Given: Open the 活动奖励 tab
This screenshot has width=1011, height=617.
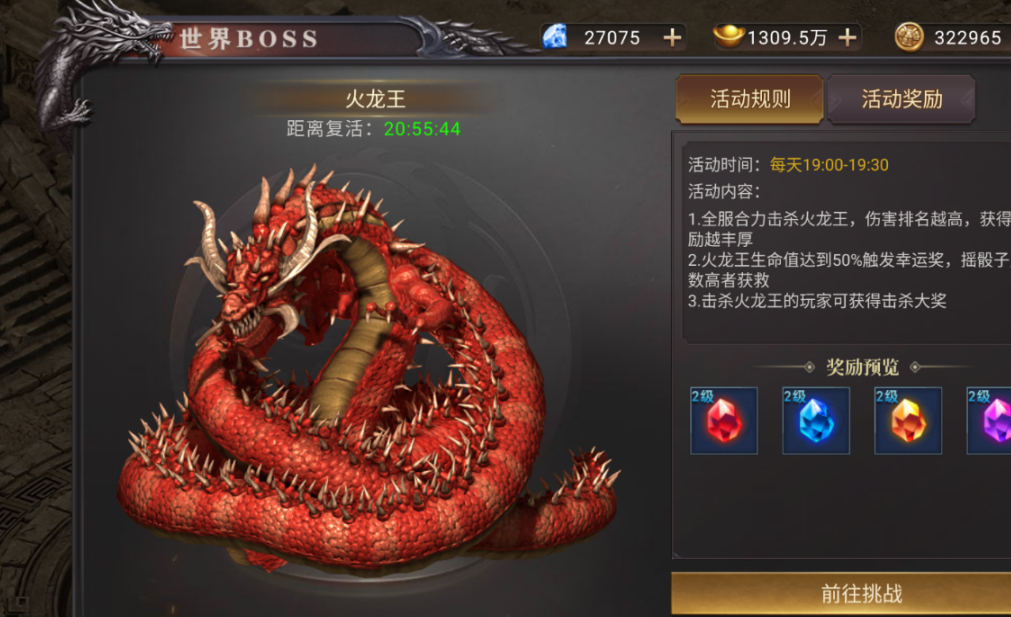Looking at the screenshot, I should (x=901, y=99).
